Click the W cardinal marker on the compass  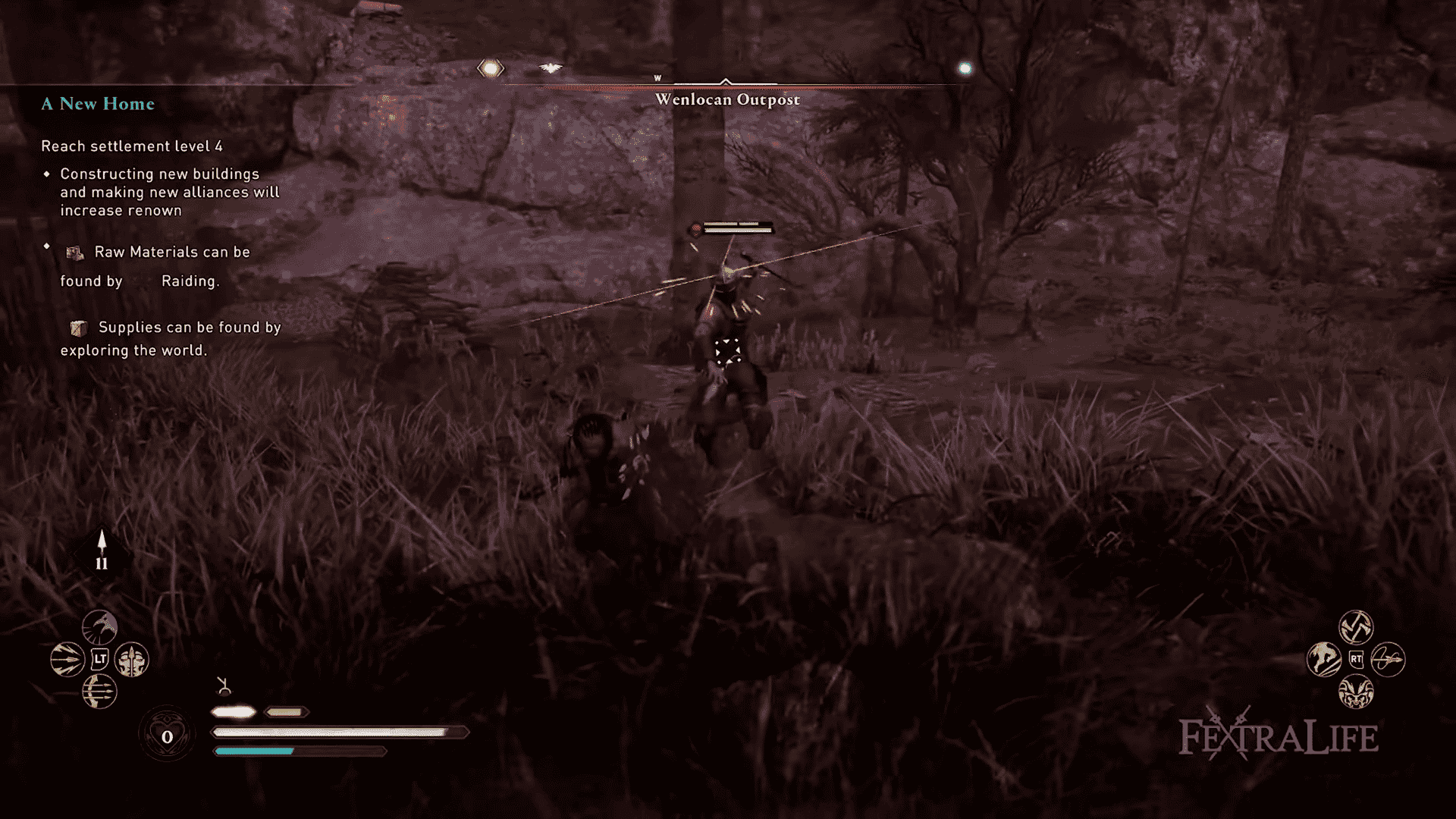point(657,77)
